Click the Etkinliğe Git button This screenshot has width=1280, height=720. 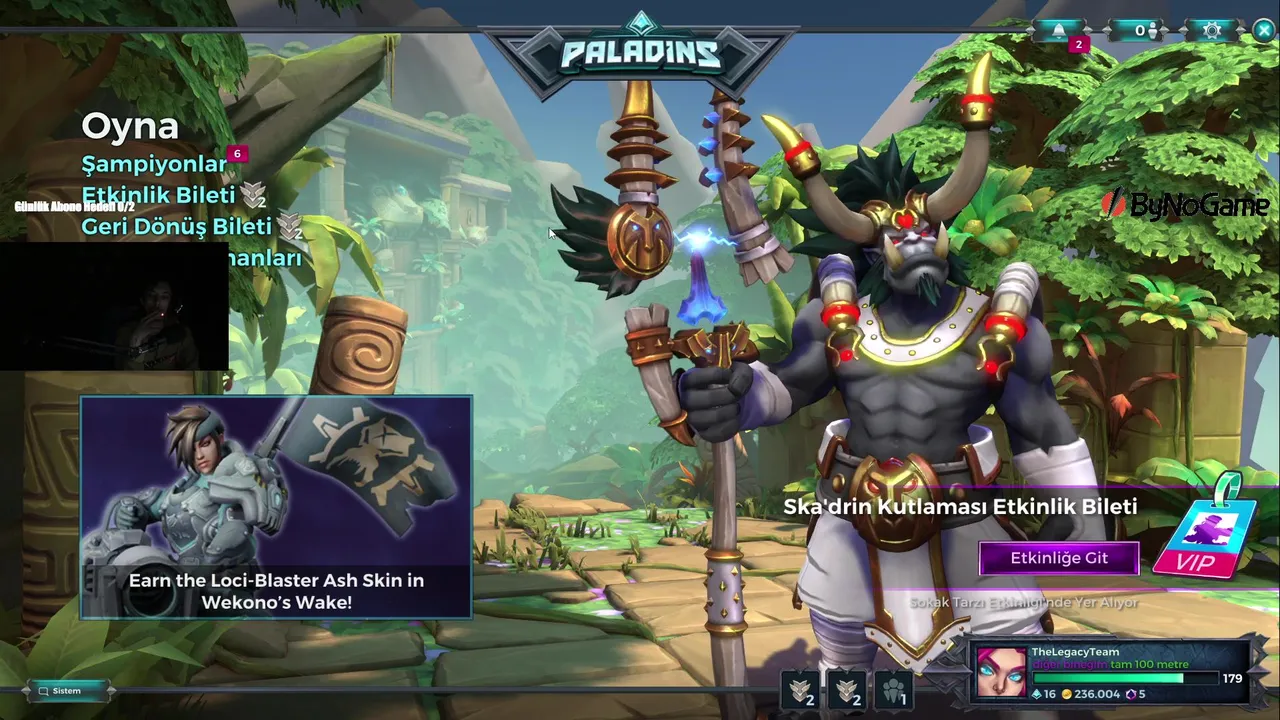(1059, 558)
